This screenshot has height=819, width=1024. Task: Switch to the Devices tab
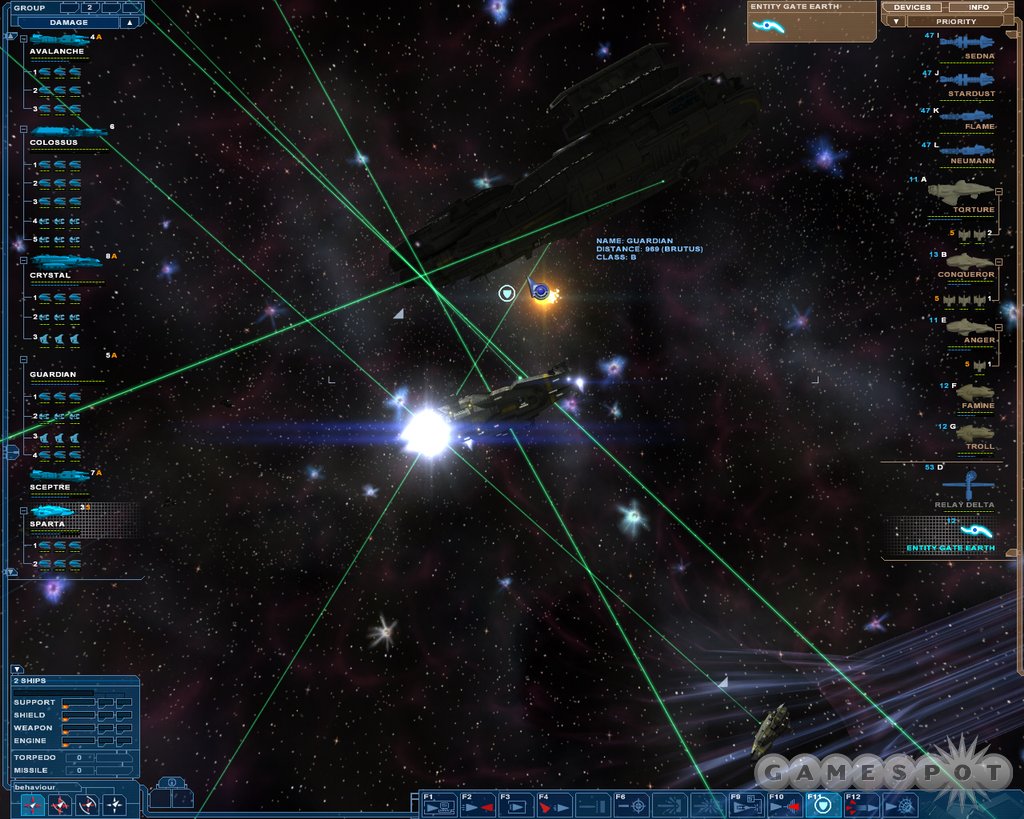pyautogui.click(x=911, y=7)
